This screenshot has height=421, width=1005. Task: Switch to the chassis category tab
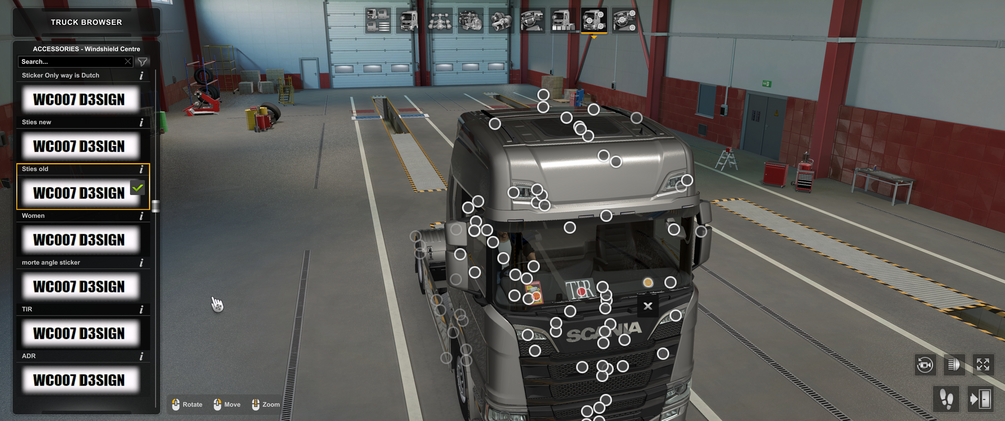439,19
